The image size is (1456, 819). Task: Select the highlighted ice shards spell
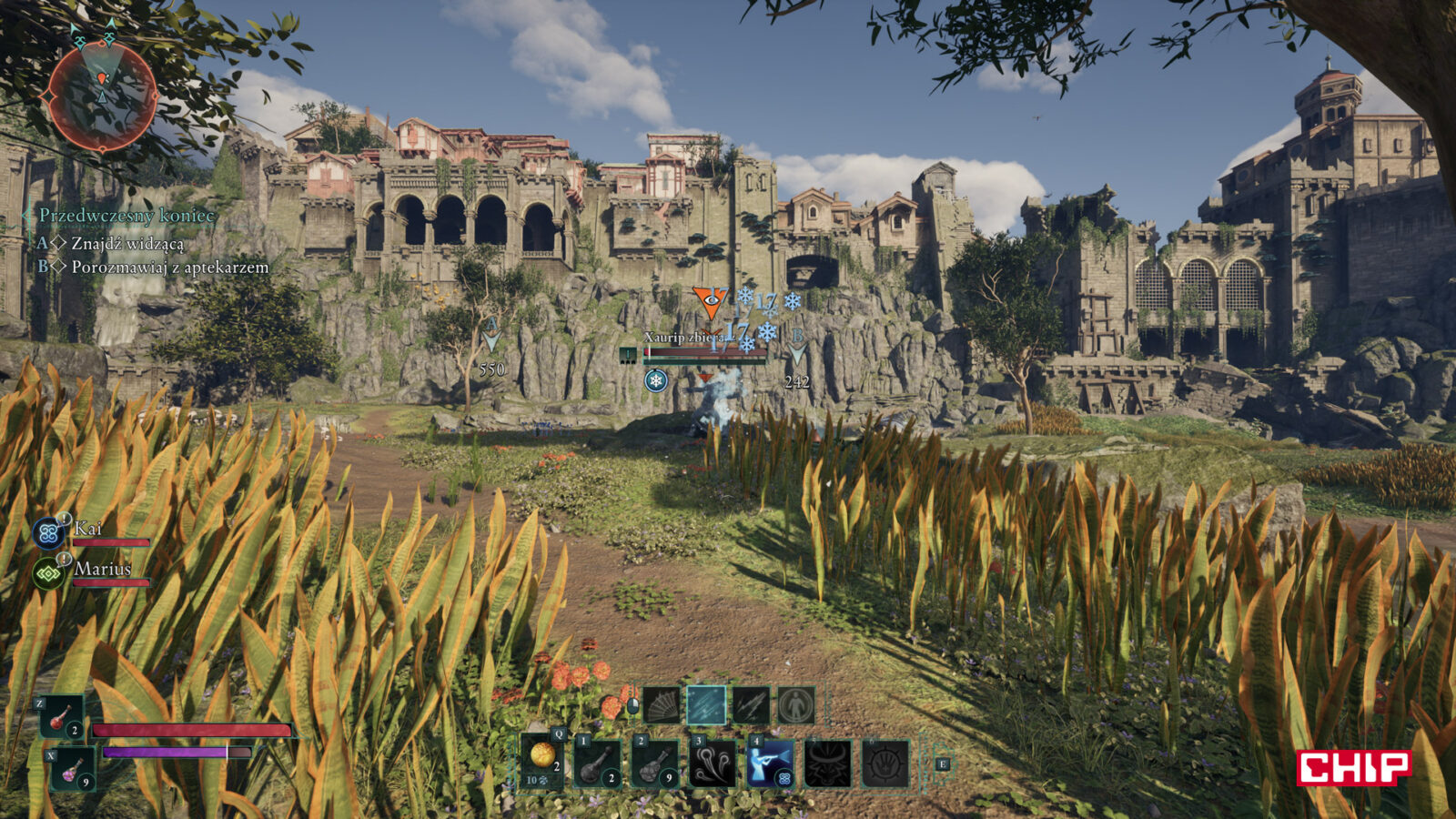706,705
